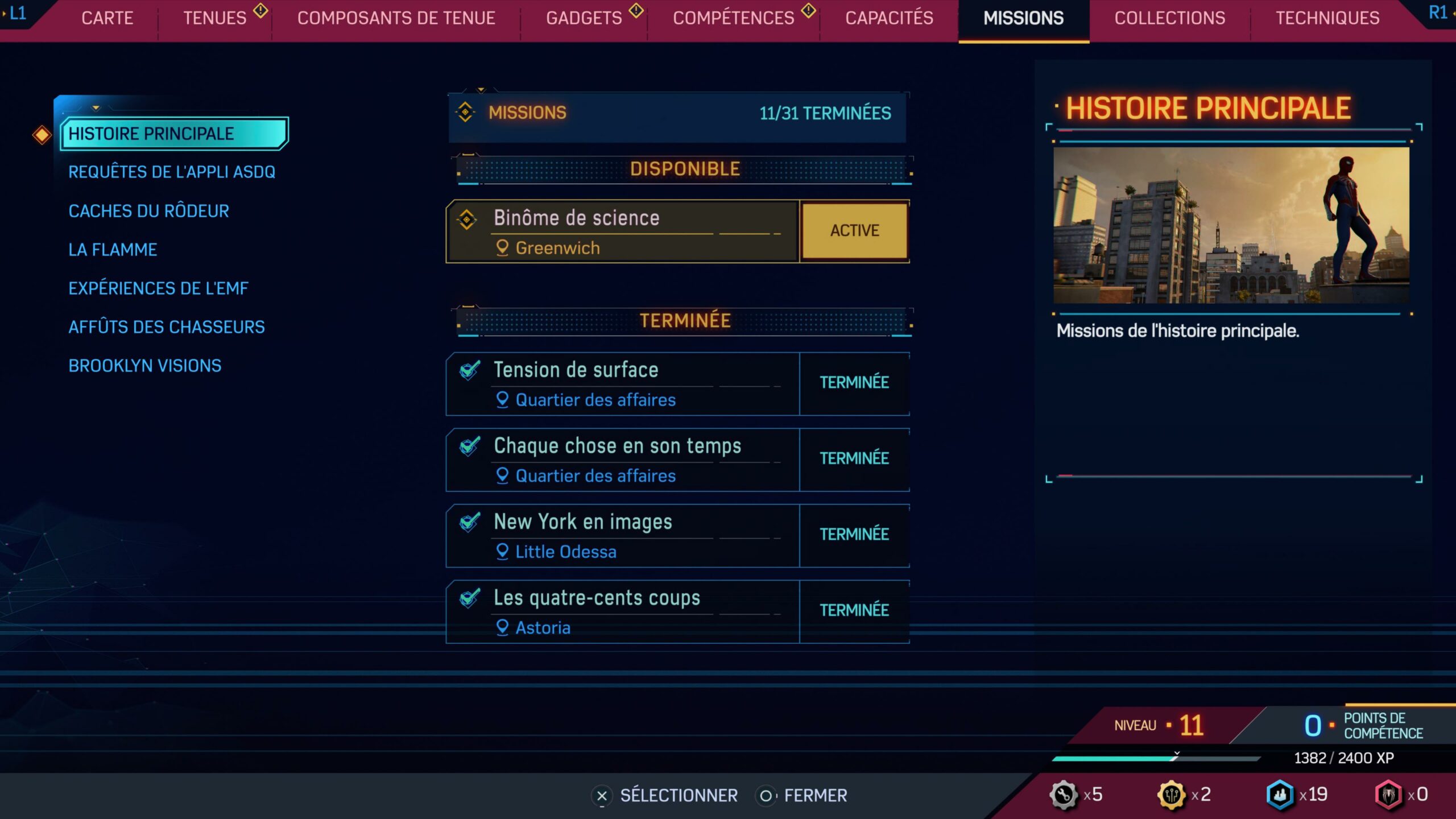Choose the completed mission Tension de surface
Screen dimensions: 1456x819
tap(623, 383)
